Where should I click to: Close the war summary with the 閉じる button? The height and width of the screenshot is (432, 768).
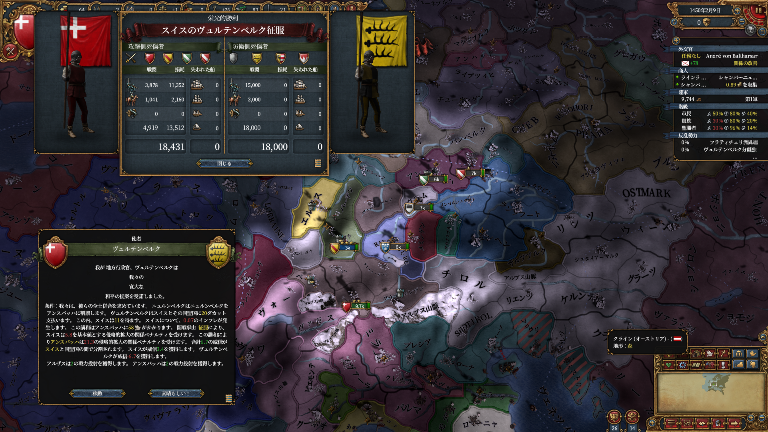pyautogui.click(x=224, y=163)
